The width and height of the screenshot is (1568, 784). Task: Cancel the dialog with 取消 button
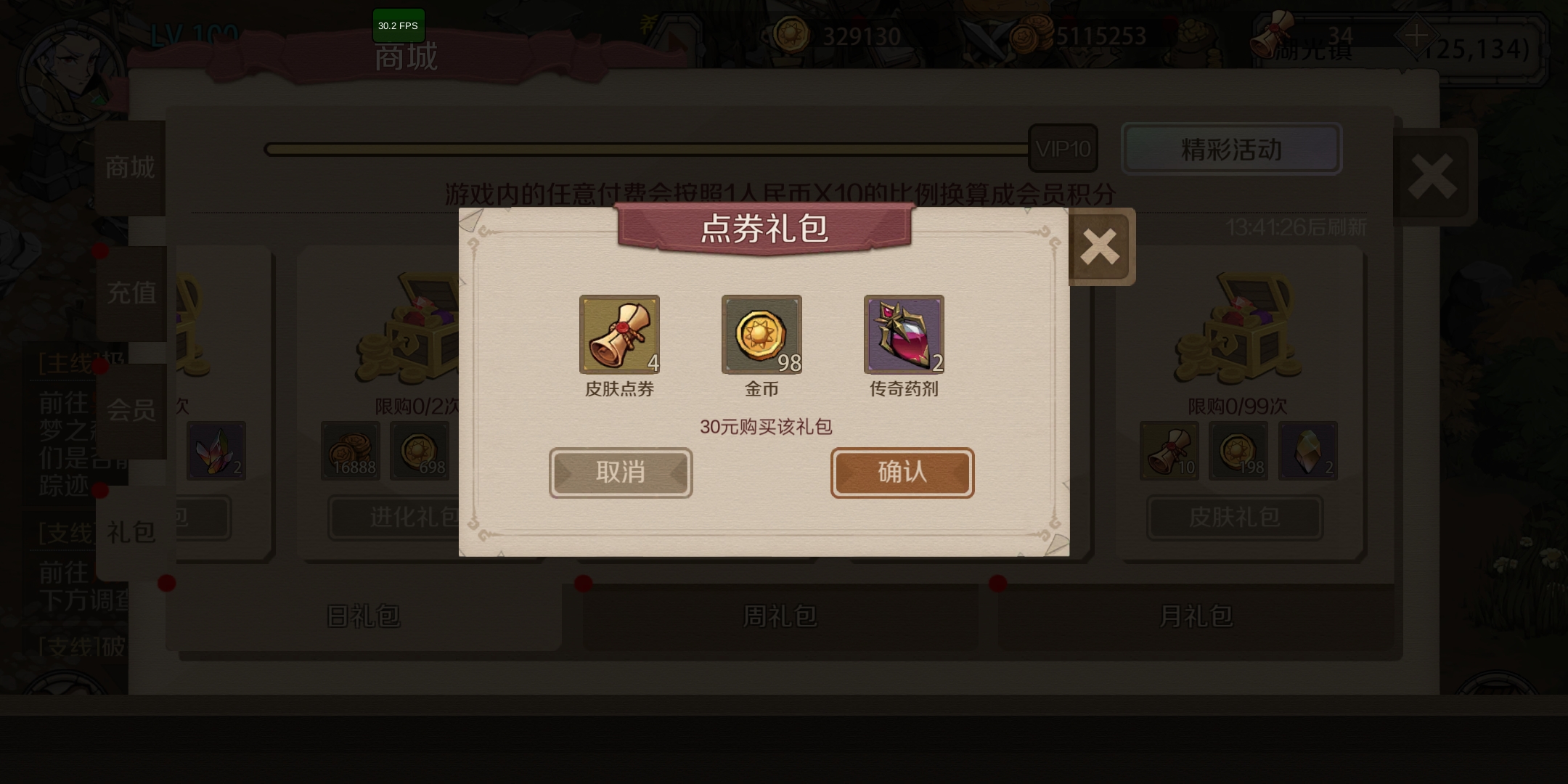coord(620,473)
